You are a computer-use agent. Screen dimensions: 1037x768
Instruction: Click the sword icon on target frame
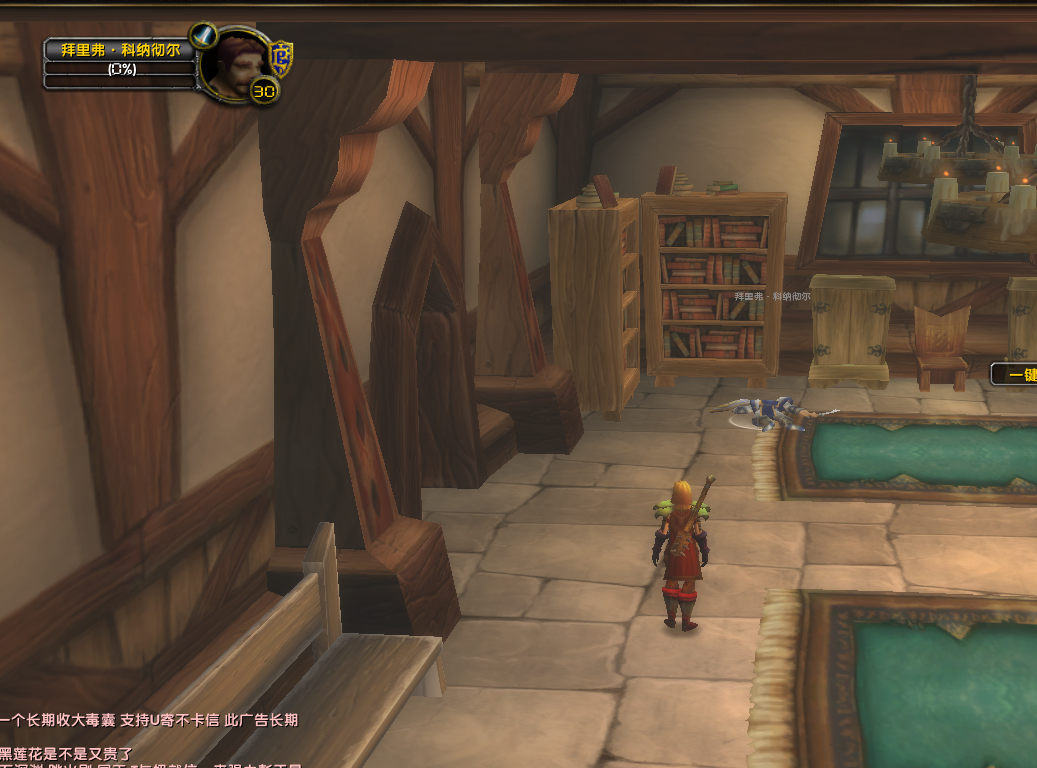tap(204, 36)
